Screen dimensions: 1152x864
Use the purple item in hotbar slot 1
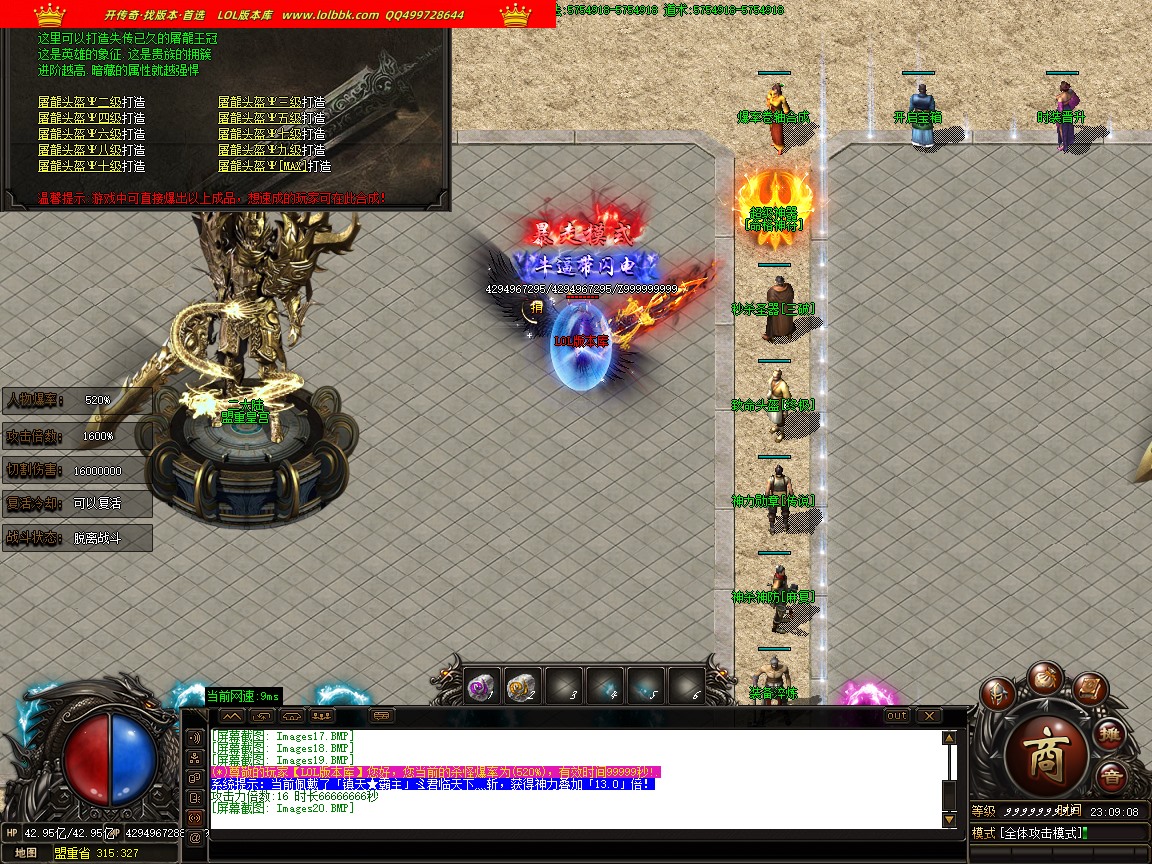click(482, 686)
